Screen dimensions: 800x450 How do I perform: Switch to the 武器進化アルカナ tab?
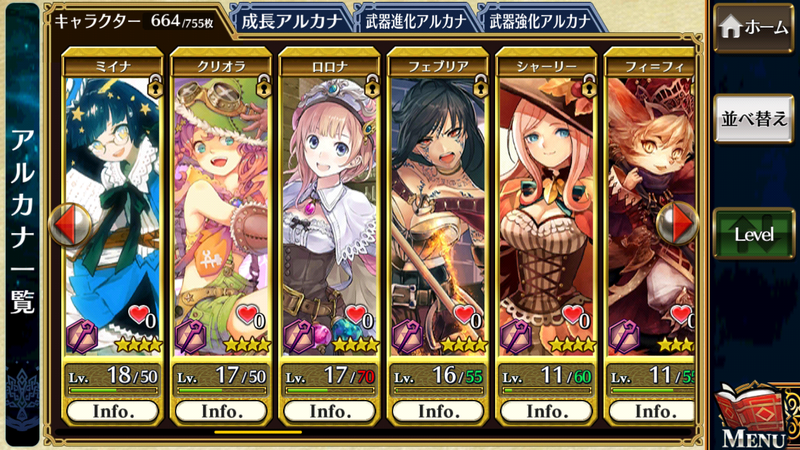413,19
